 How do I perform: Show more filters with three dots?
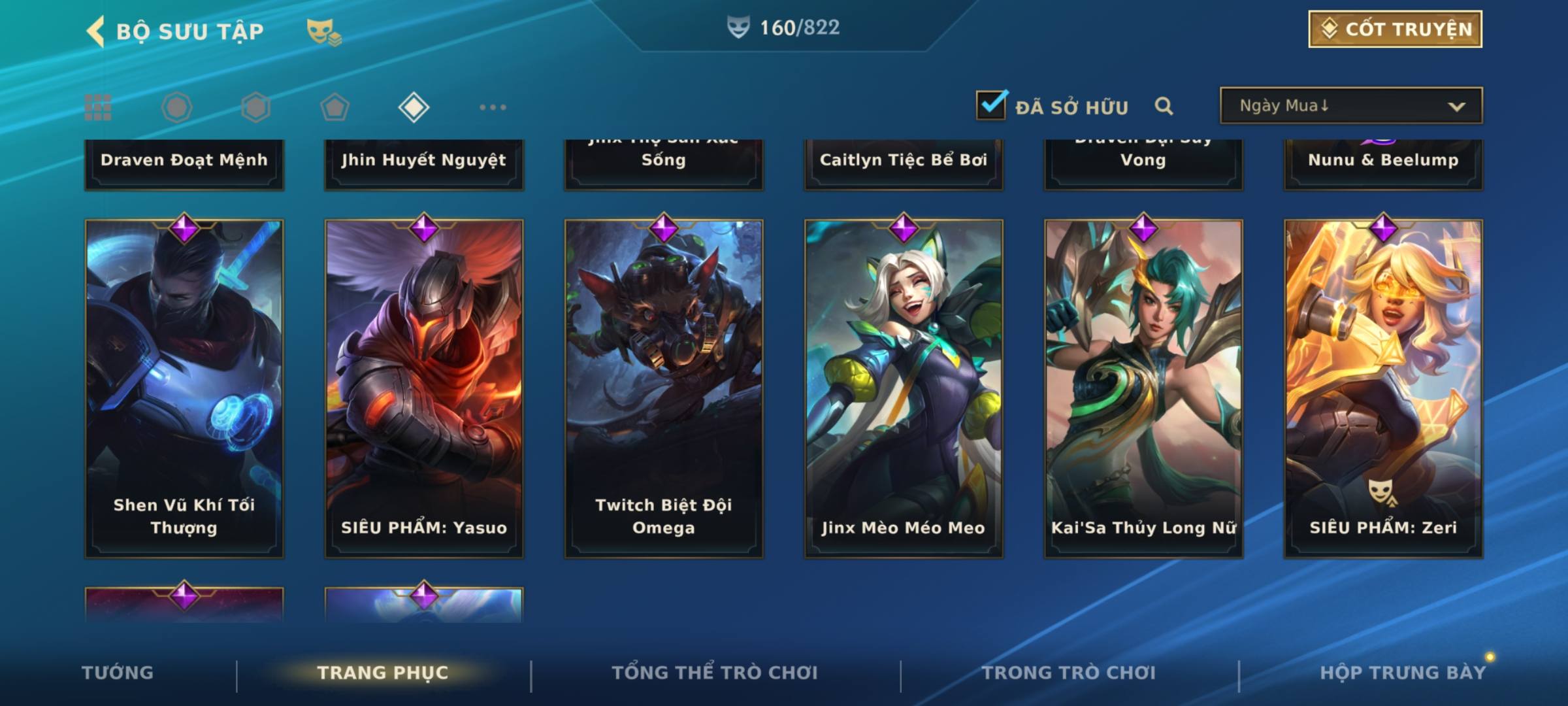493,107
